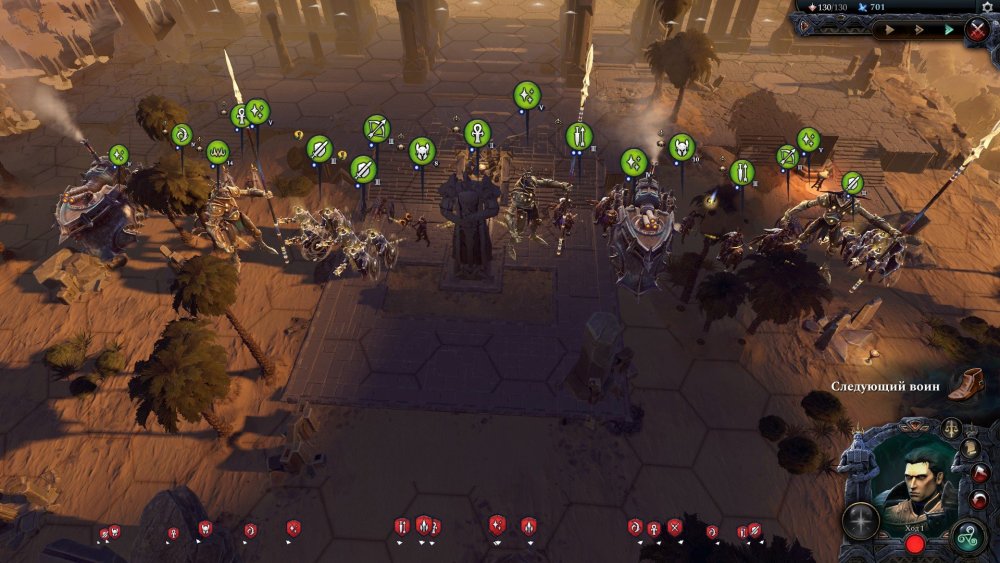Activate the green triskelion spell button
This screenshot has height=563, width=1000.
pos(968,536)
